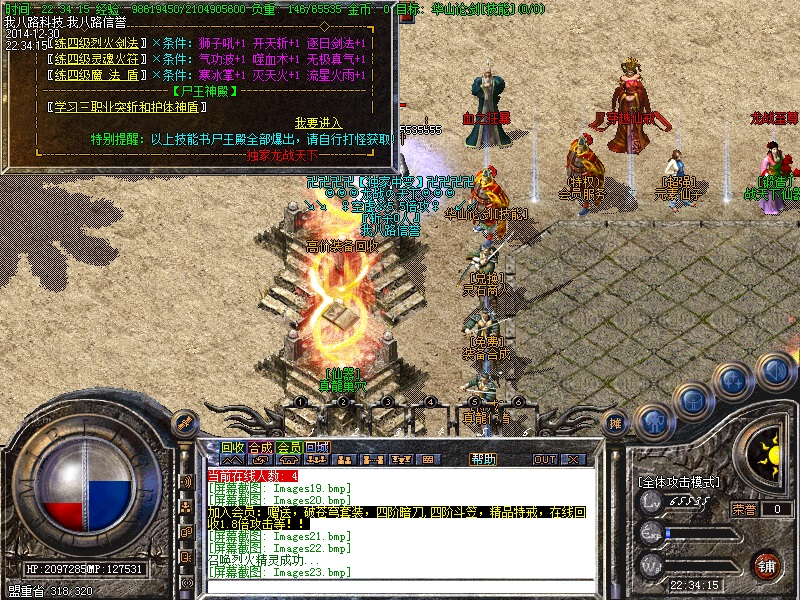Open the red 铺 shop button

(766, 565)
